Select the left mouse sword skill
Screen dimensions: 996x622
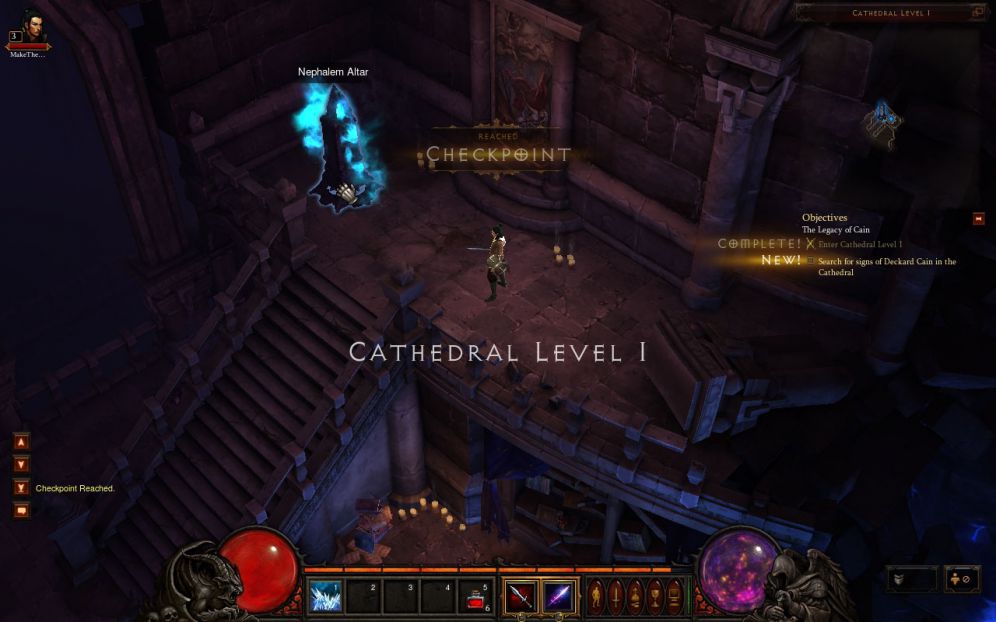point(520,597)
